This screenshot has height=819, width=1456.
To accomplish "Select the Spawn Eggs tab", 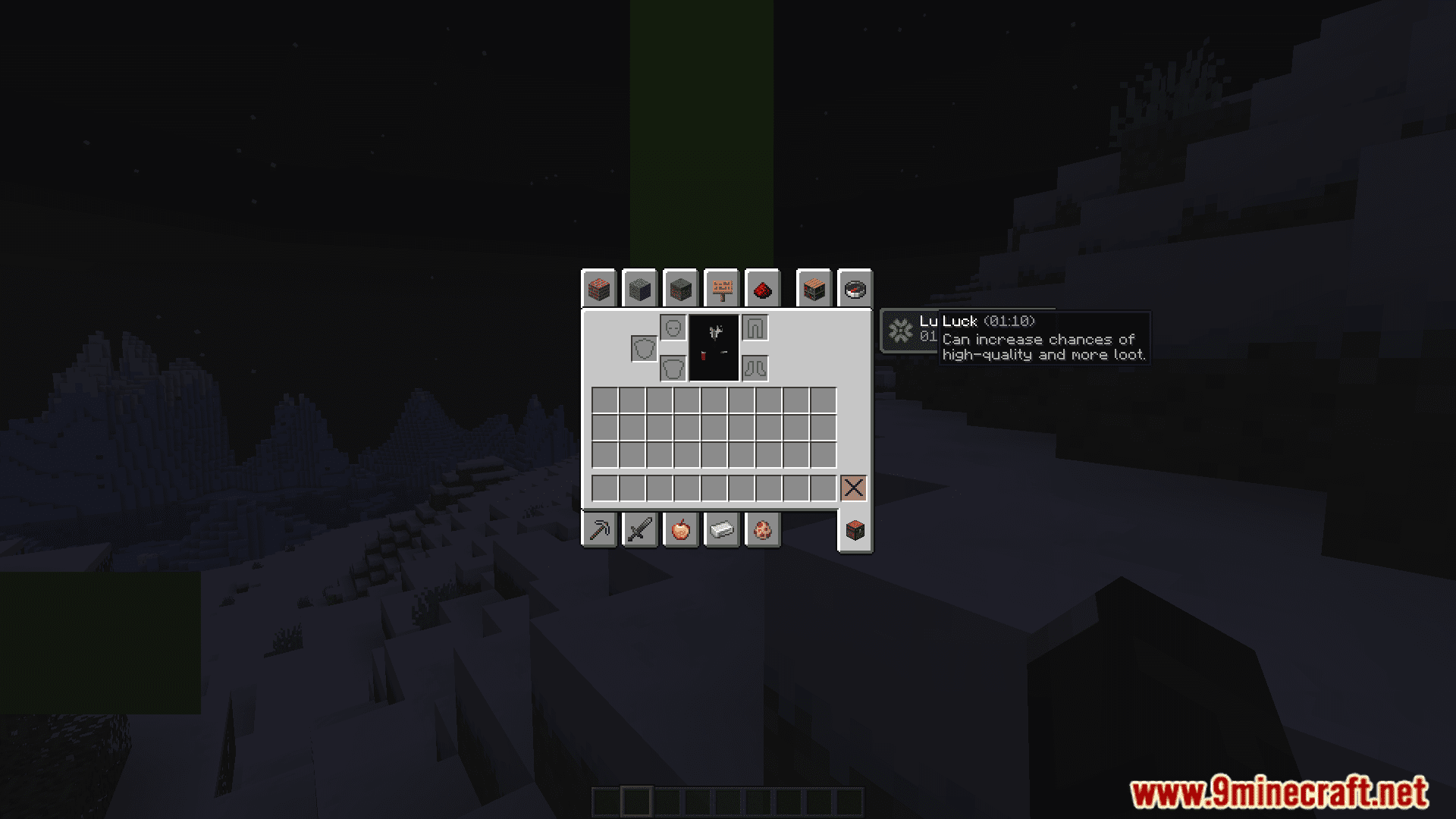I will coord(763,529).
